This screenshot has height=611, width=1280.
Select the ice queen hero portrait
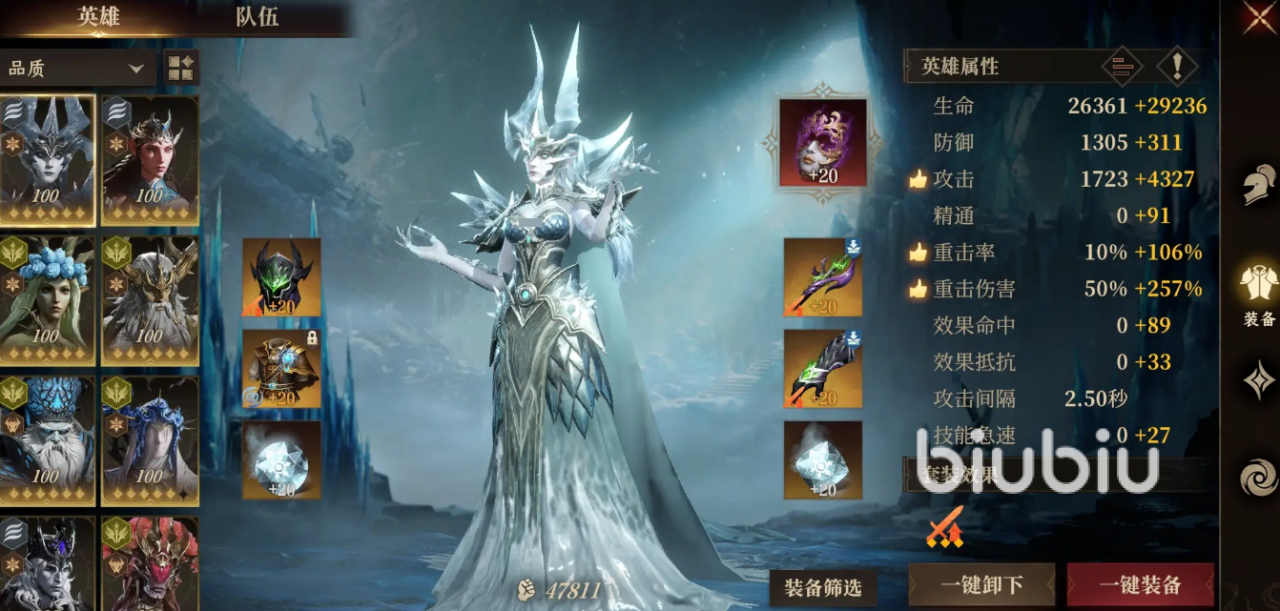48,160
